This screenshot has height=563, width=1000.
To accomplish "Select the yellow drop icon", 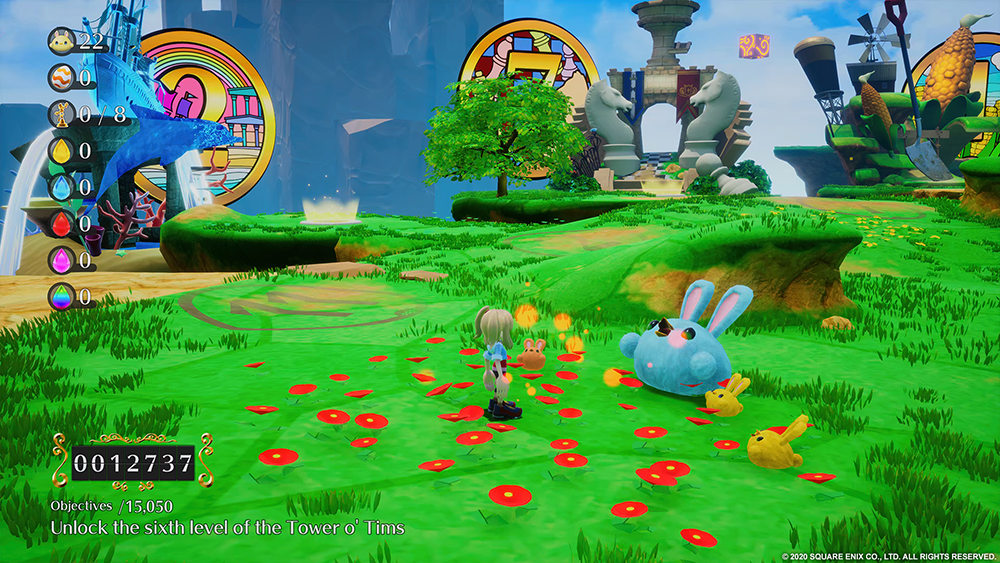I will 62,151.
